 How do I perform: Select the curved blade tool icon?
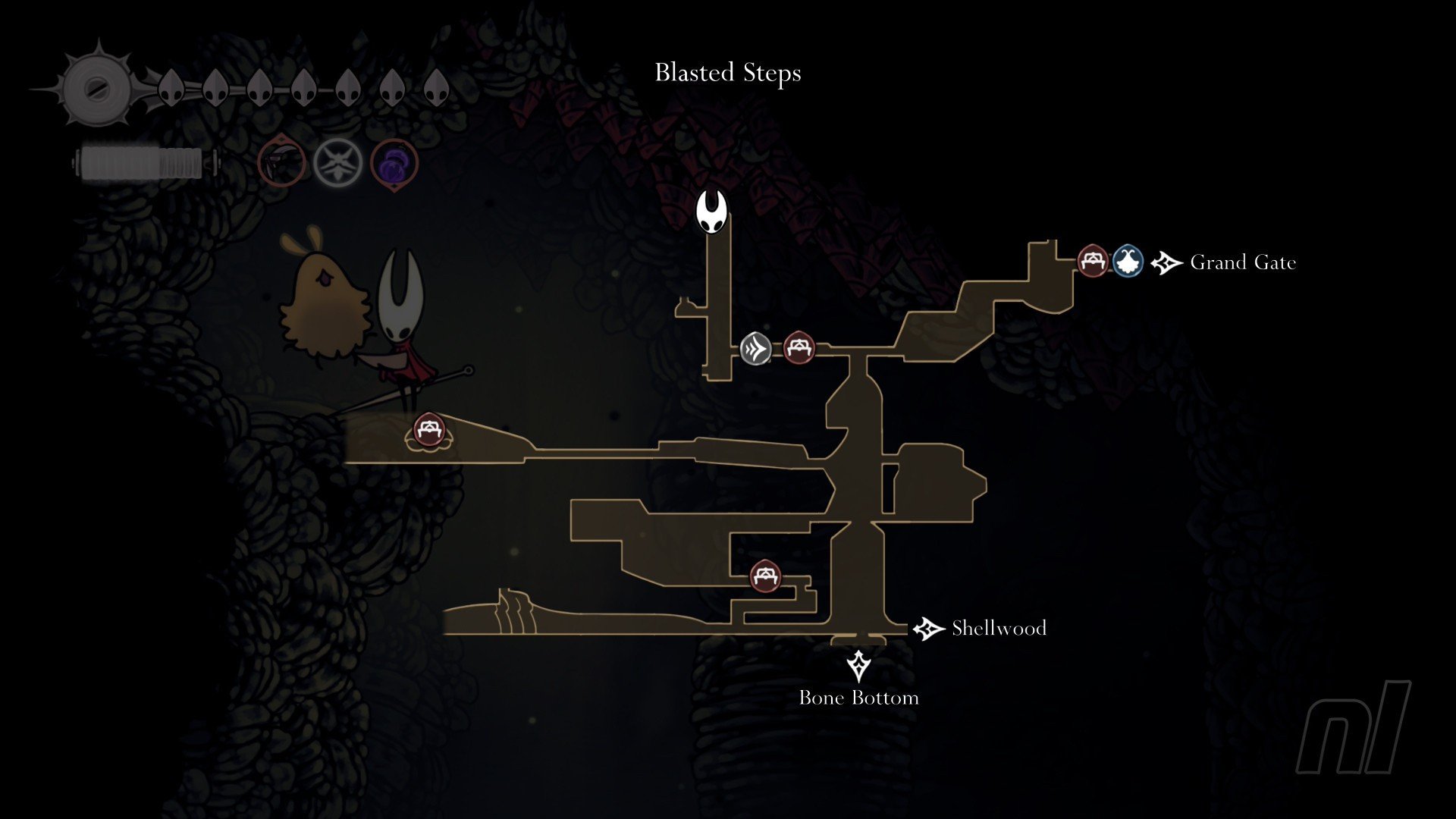point(281,162)
